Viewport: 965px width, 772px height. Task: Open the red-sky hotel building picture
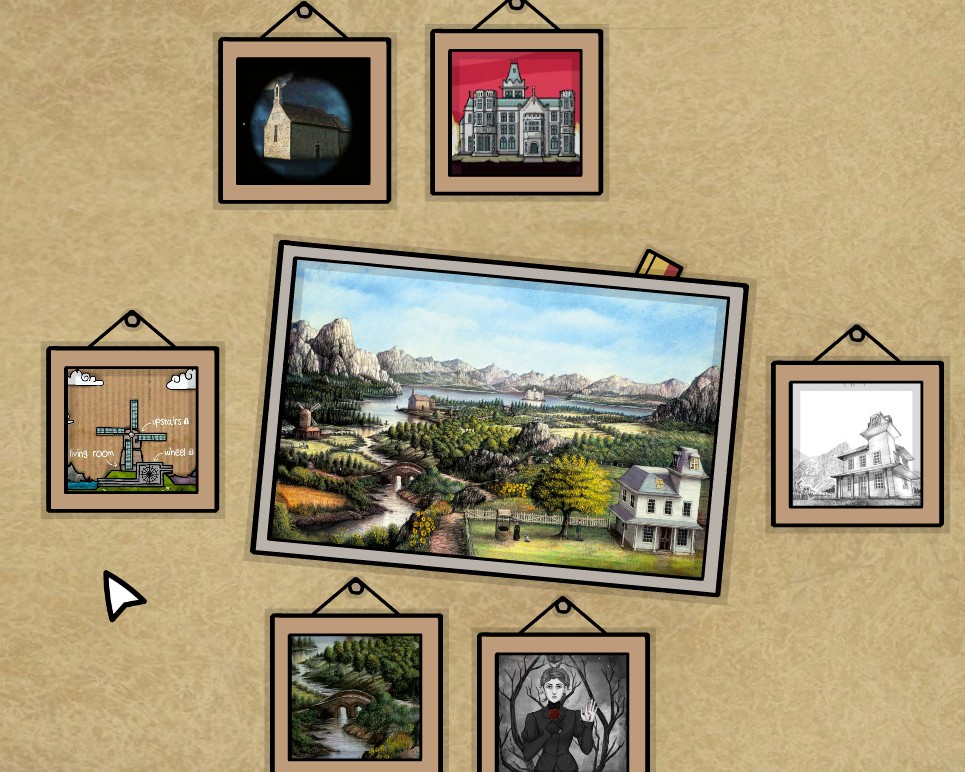516,112
